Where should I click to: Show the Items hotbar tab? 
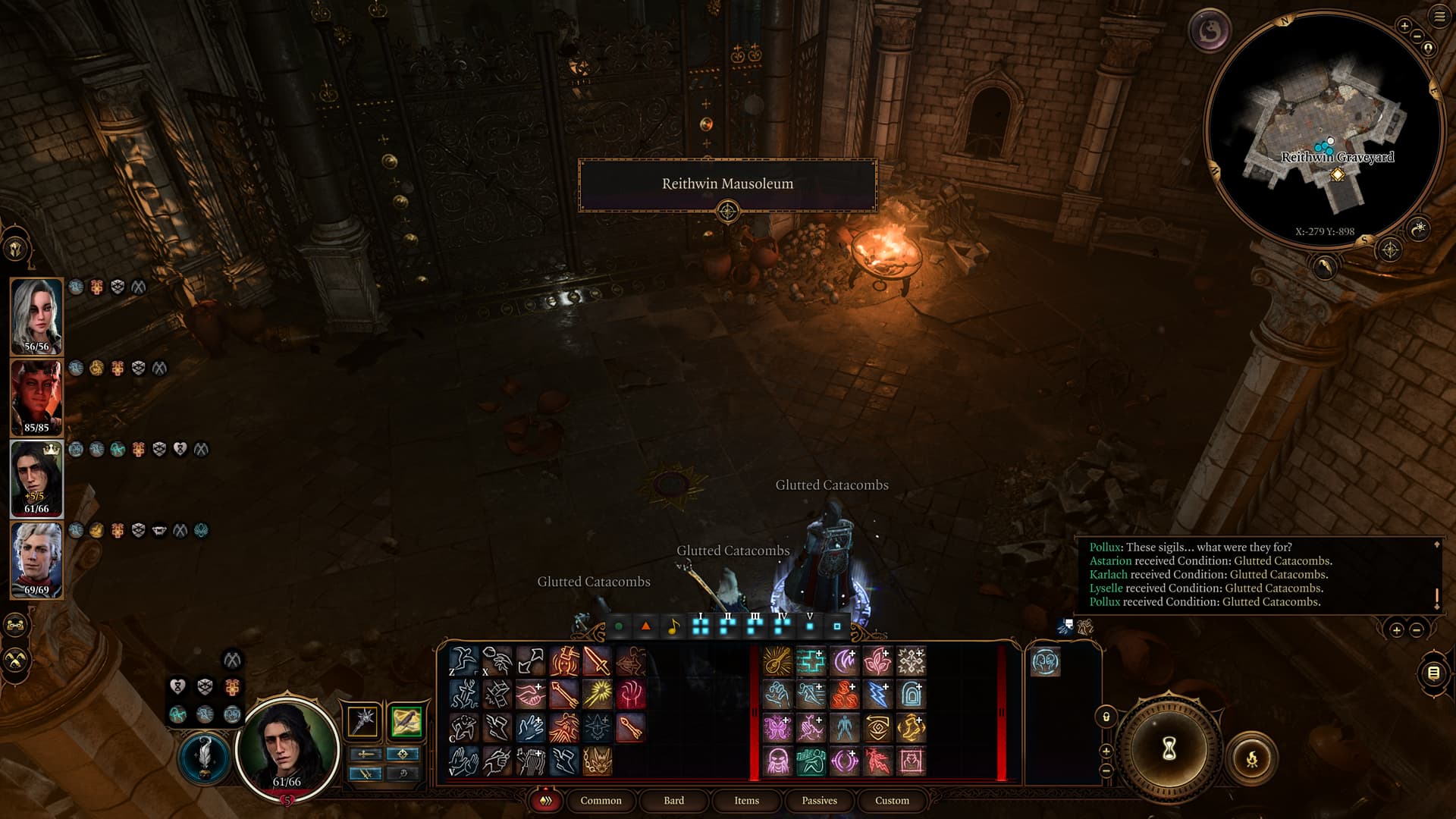pos(746,800)
